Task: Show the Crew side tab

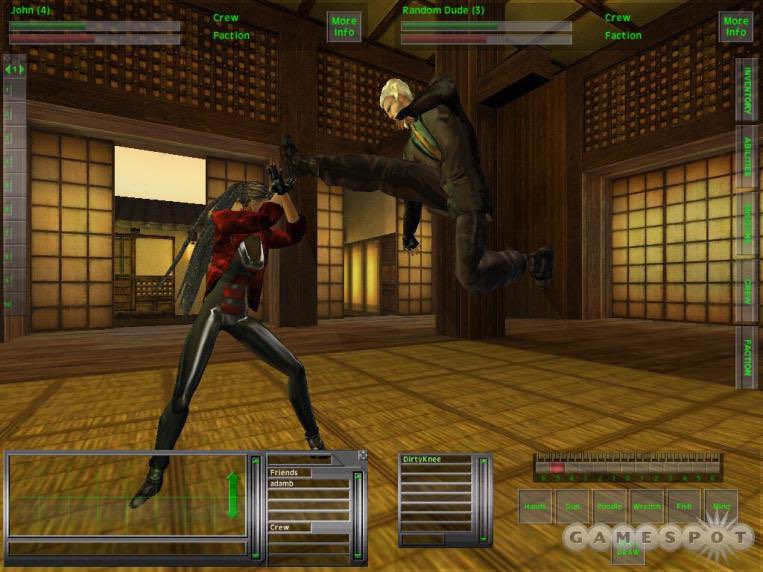Action: pos(746,291)
